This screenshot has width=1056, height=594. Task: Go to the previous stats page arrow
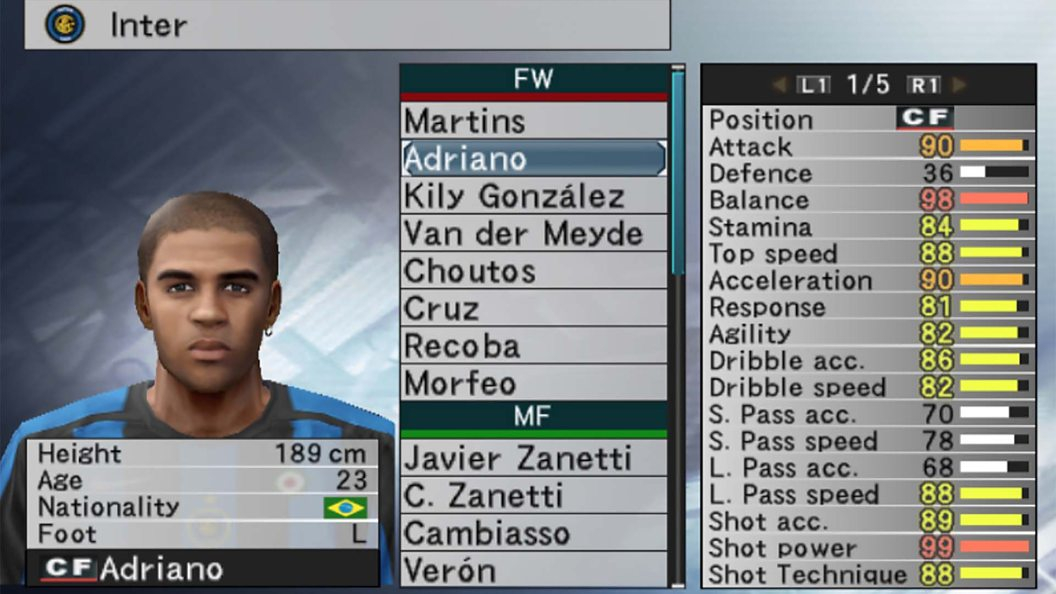click(779, 85)
